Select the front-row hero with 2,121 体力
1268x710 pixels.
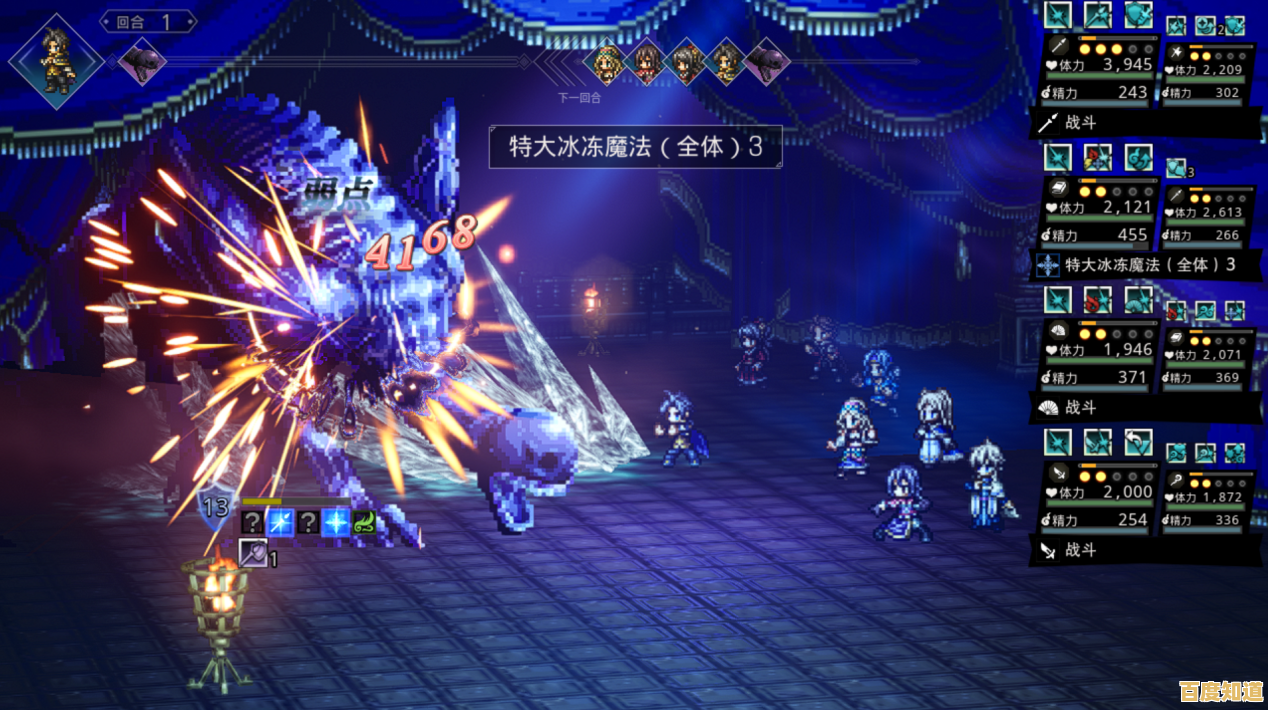pos(1098,207)
